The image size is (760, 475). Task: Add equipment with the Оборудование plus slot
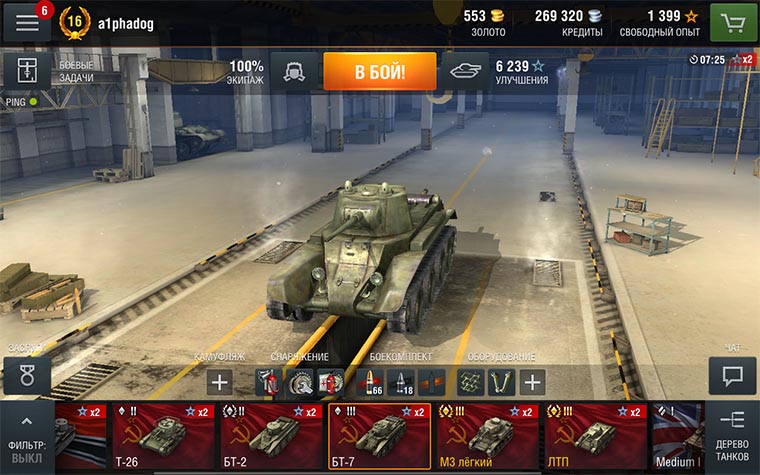533,381
